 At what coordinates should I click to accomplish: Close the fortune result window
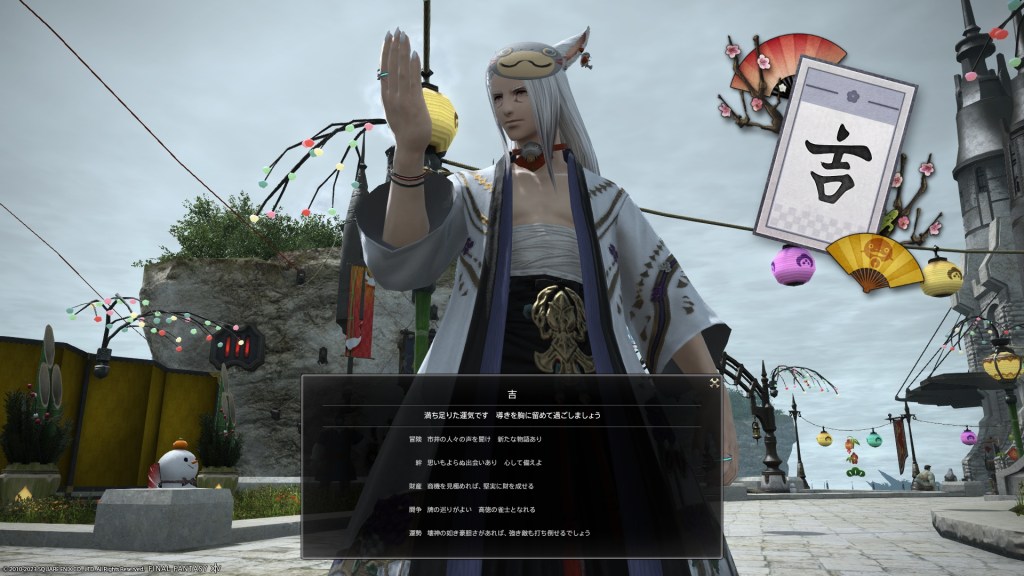(x=714, y=382)
